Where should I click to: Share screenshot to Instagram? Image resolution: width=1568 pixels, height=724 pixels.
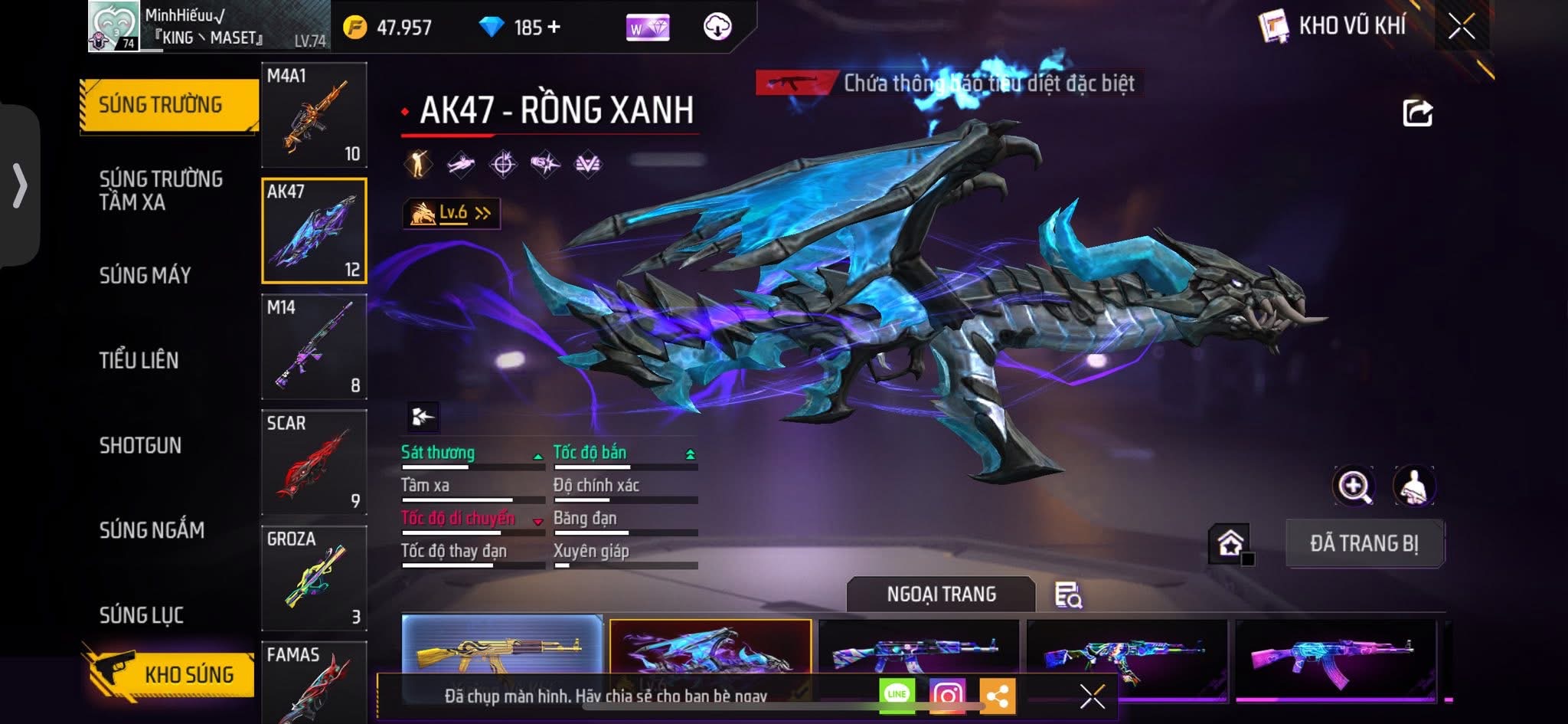(947, 696)
